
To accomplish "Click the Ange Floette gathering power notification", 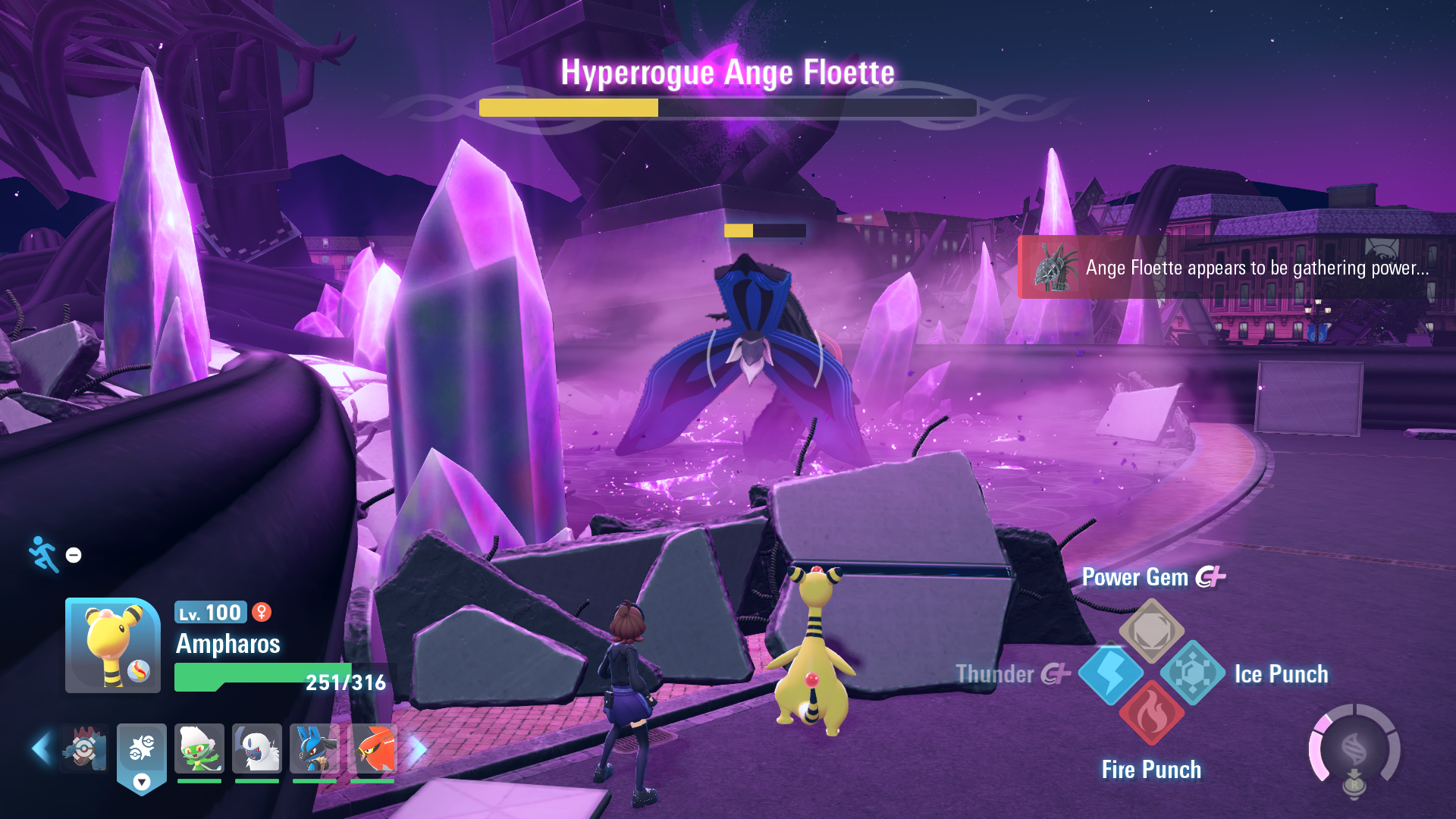I will coord(1236,268).
